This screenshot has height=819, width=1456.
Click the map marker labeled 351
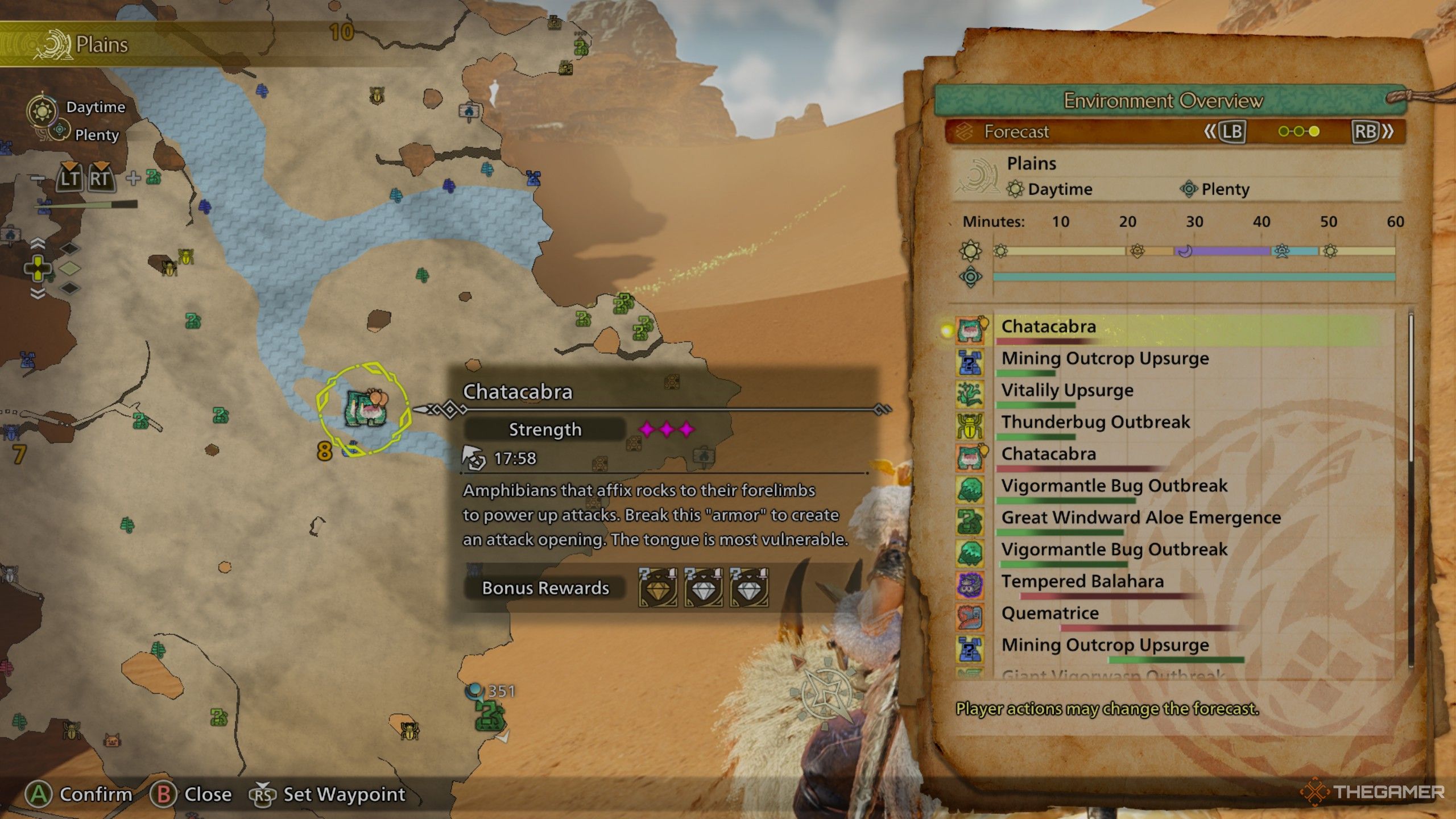coord(490,712)
